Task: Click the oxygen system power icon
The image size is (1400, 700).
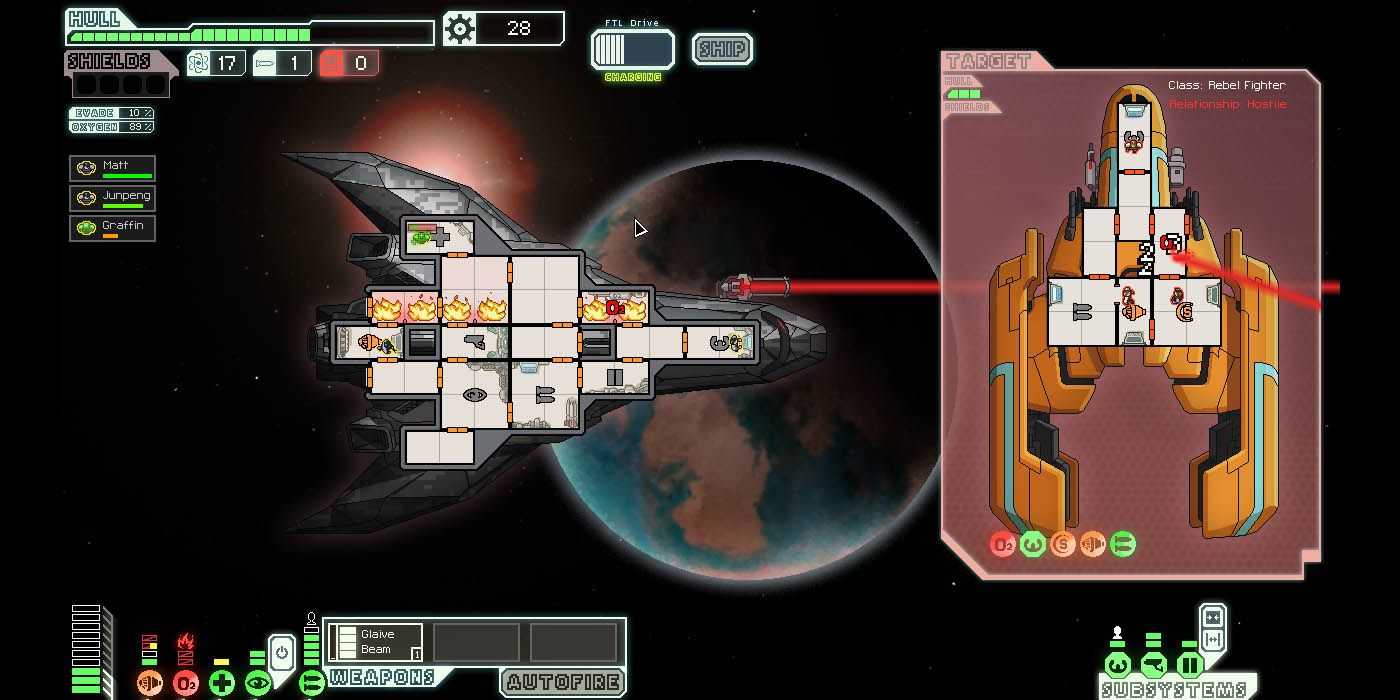Action: click(186, 683)
